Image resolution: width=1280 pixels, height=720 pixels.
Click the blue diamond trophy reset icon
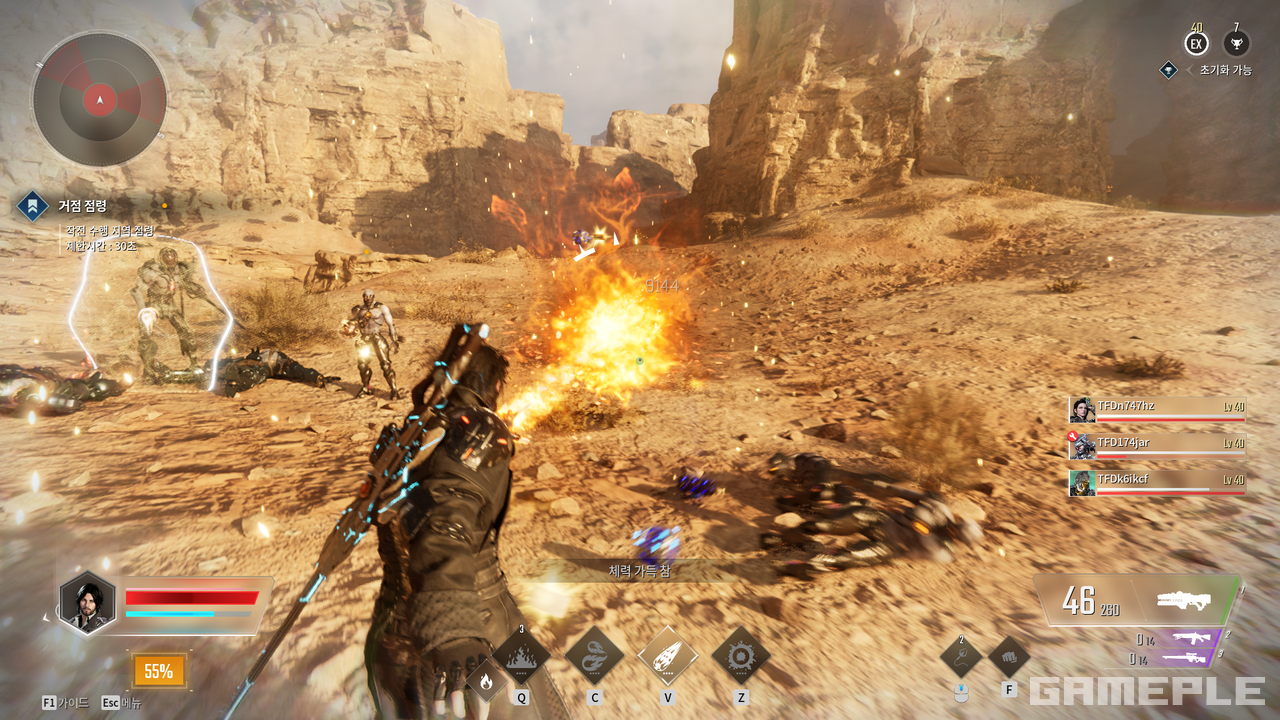point(1168,70)
